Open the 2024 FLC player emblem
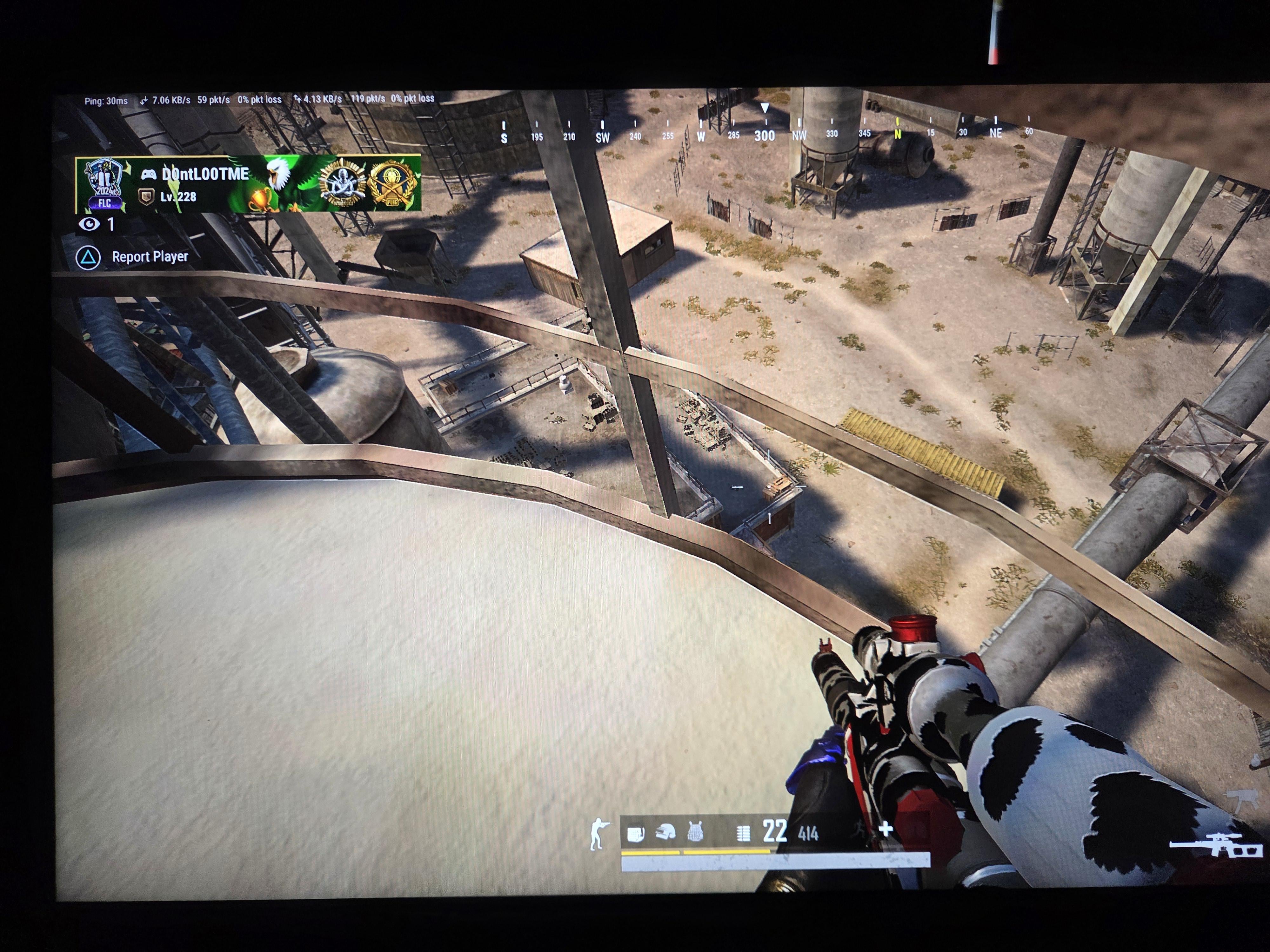Viewport: 1270px width, 952px height. [x=104, y=184]
